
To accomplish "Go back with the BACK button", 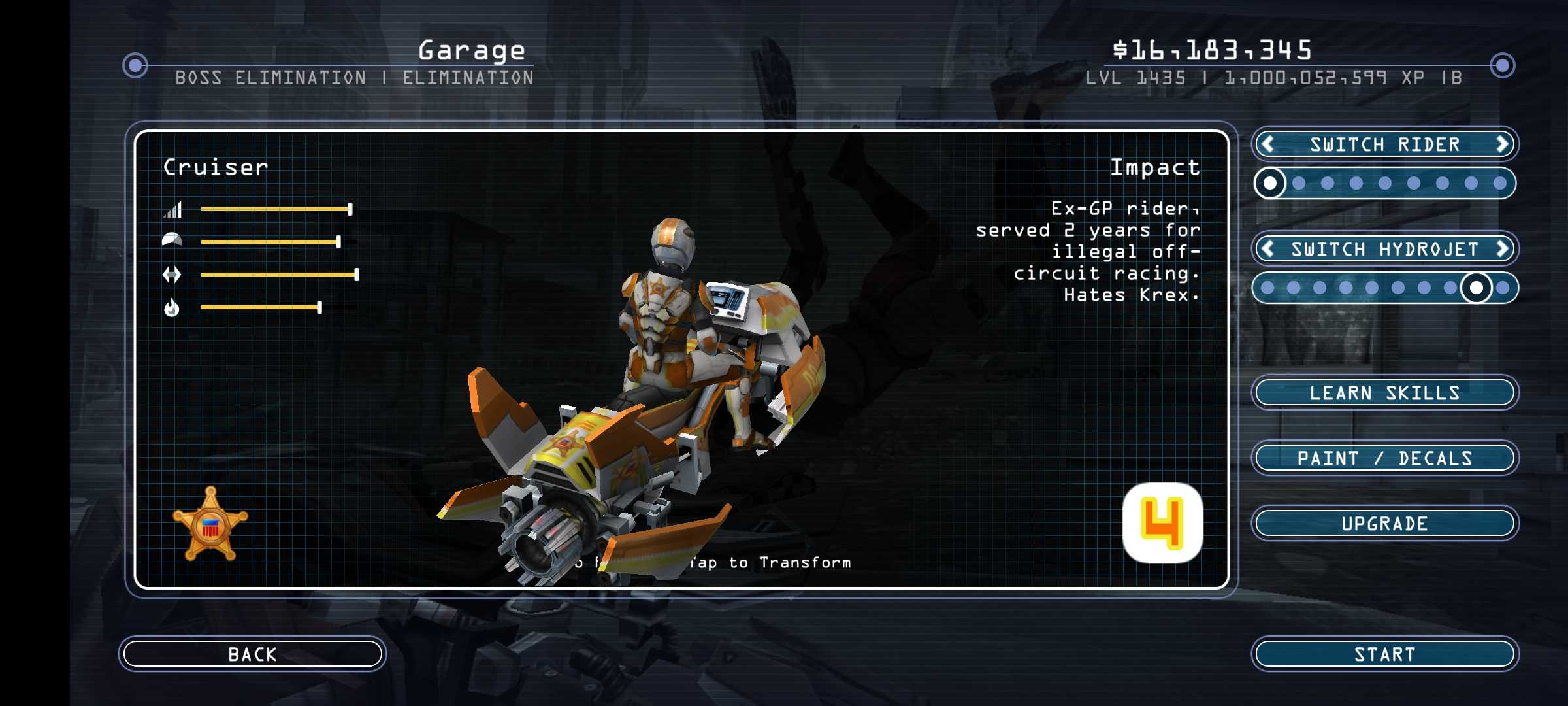I will point(252,654).
